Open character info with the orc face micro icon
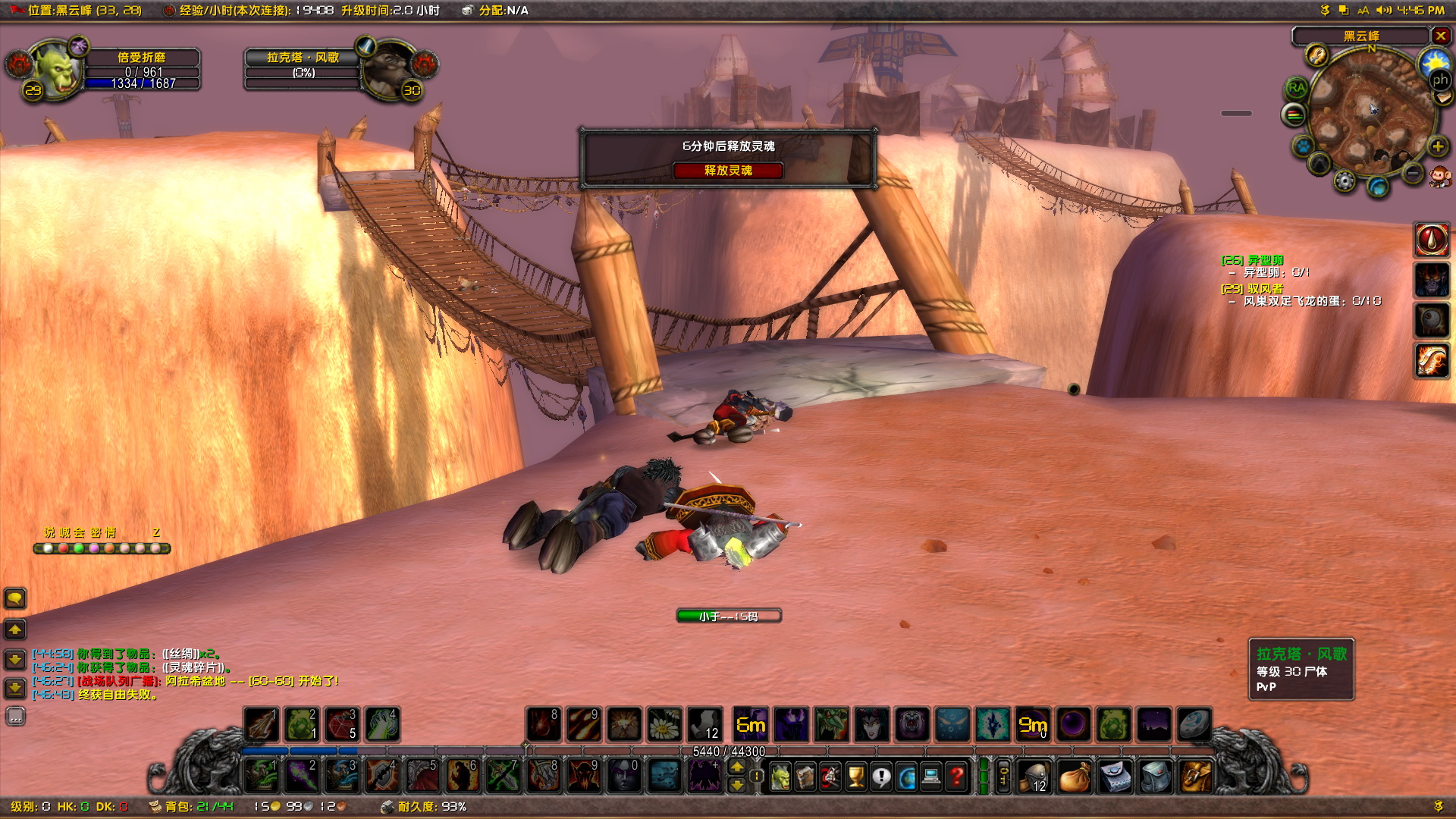 [780, 777]
